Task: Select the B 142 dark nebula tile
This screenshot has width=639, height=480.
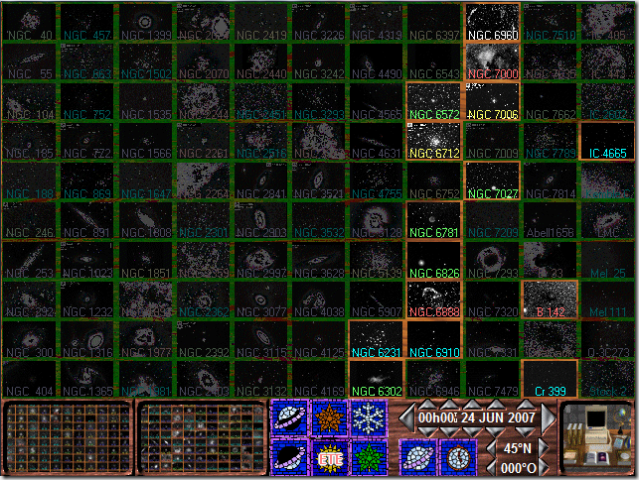Action: coord(550,299)
